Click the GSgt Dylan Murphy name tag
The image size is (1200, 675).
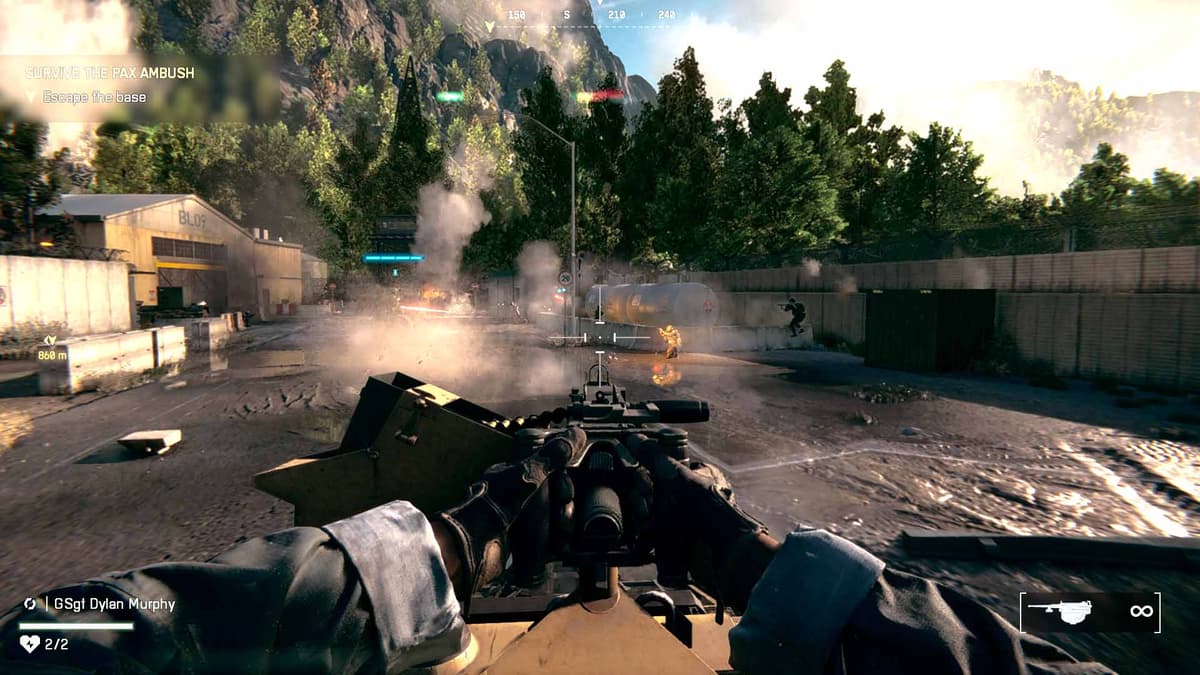click(x=109, y=604)
